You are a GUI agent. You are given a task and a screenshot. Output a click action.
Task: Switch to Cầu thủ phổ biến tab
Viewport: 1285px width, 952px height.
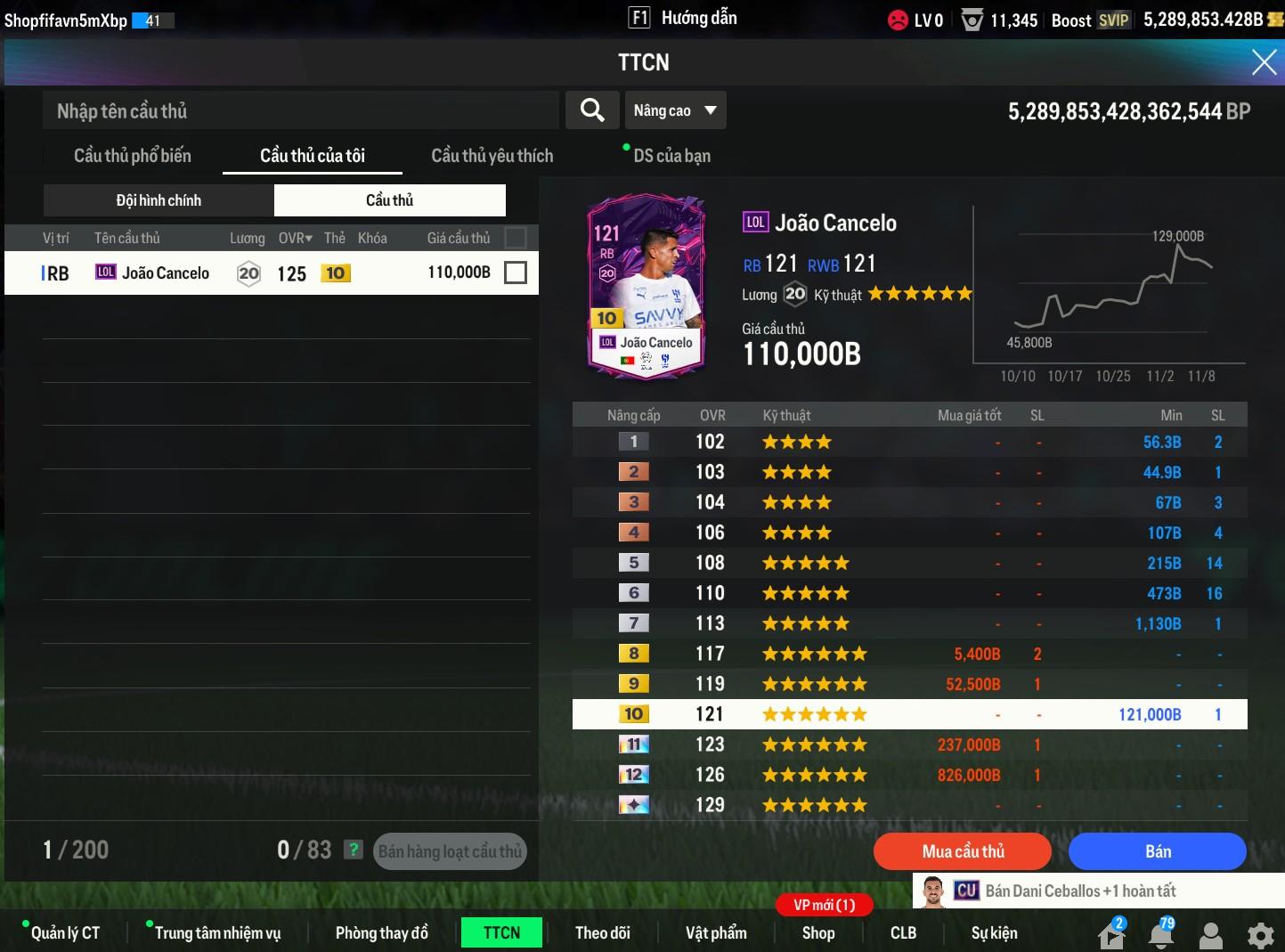[133, 156]
